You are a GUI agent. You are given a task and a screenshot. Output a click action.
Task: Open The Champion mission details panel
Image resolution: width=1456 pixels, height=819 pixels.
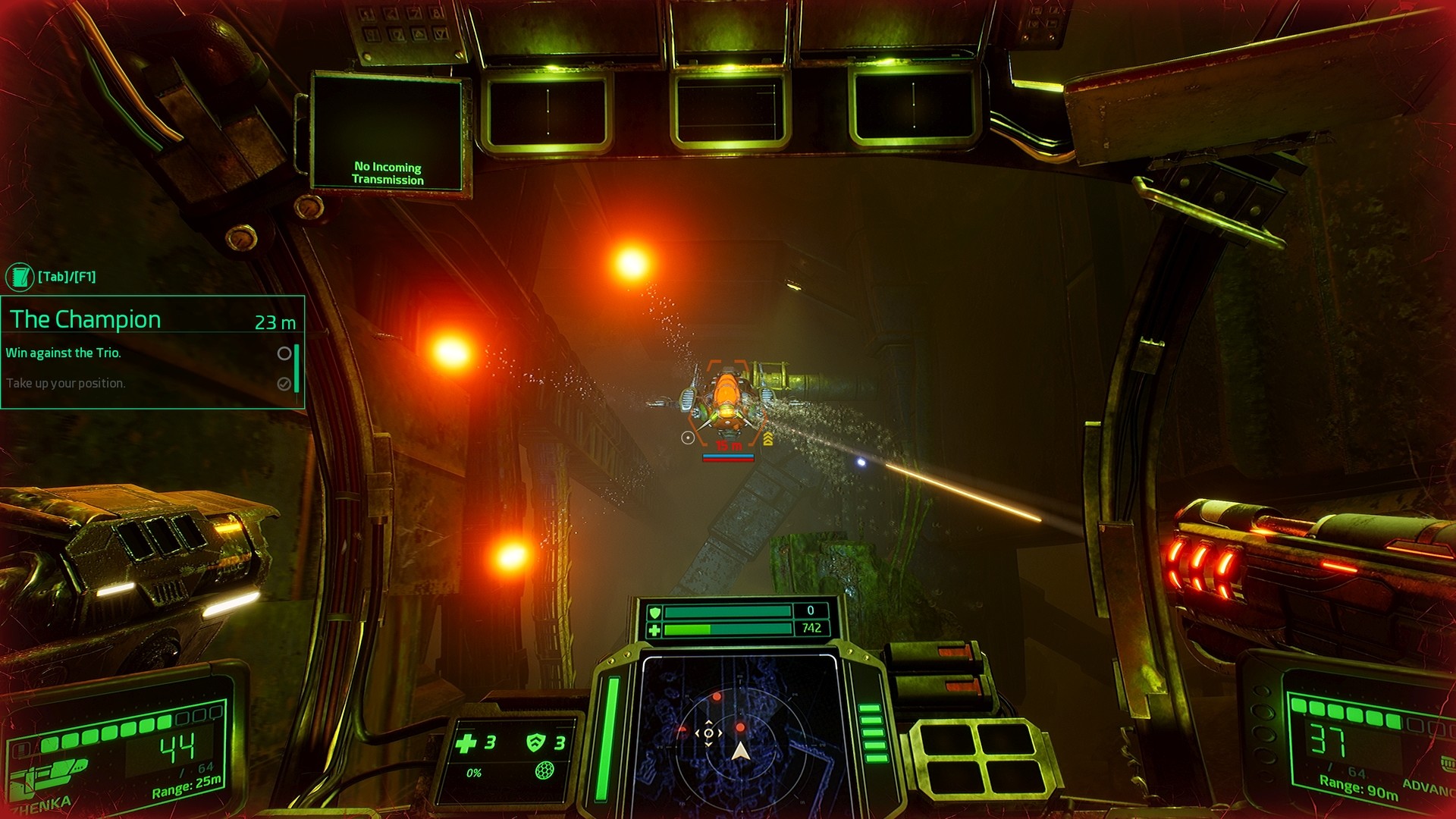pyautogui.click(x=87, y=319)
